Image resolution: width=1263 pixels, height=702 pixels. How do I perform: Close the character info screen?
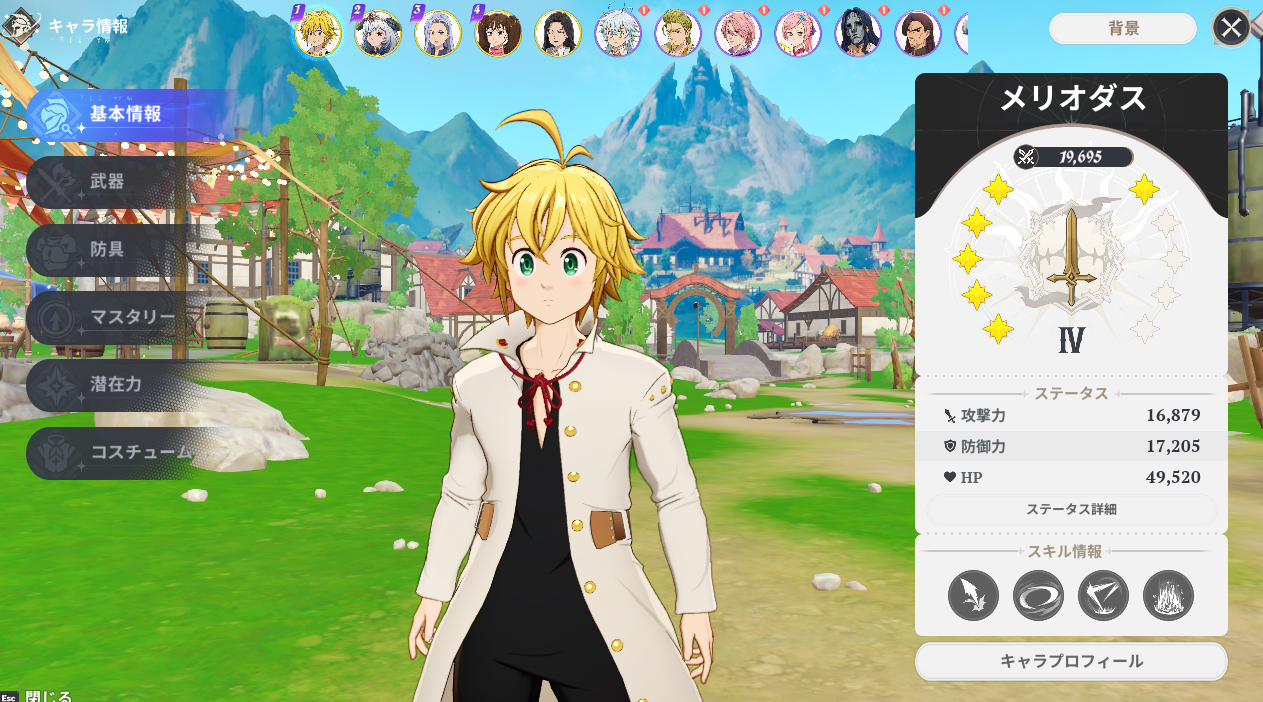point(1231,28)
